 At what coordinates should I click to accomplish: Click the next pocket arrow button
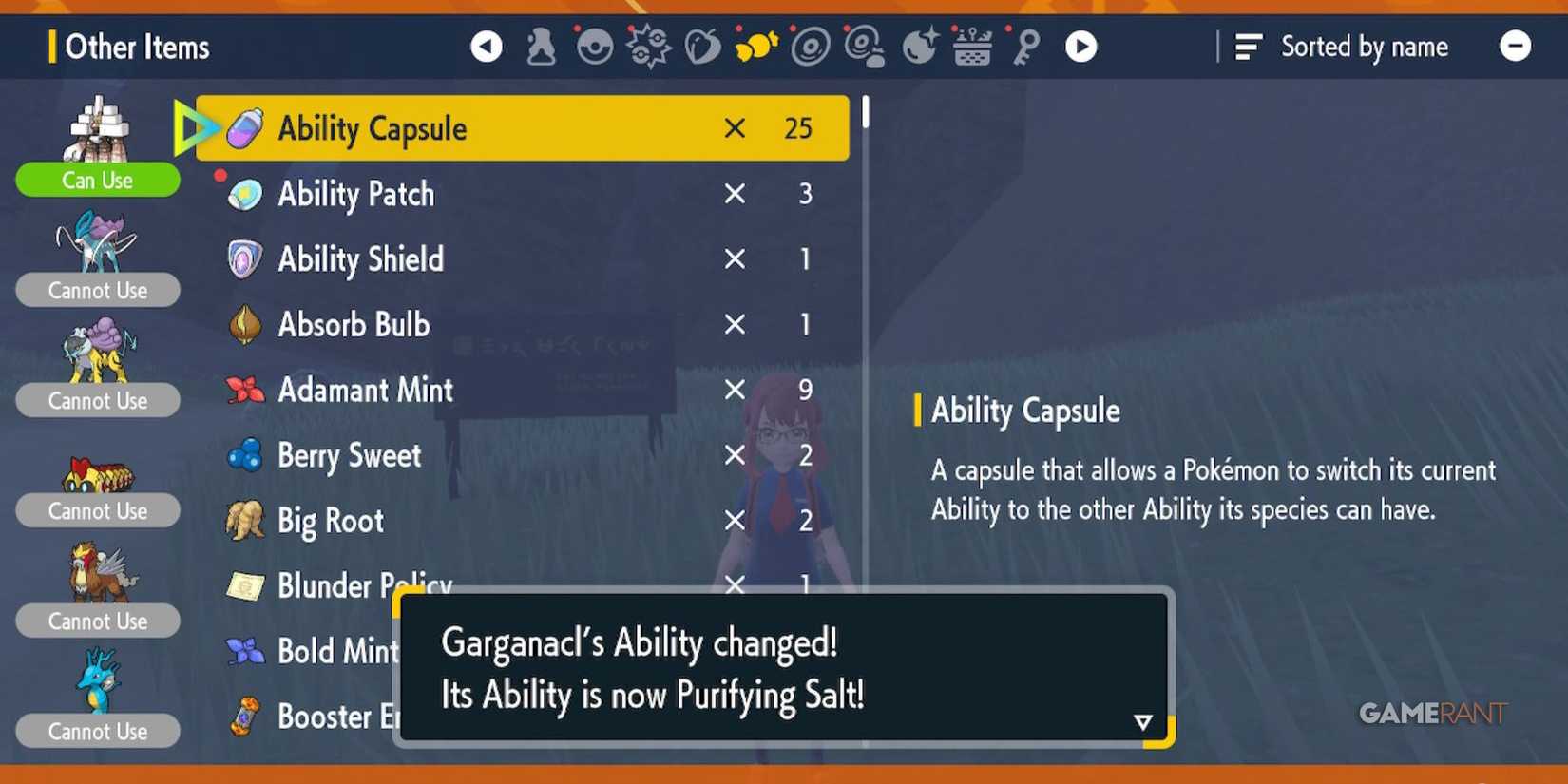(1080, 46)
